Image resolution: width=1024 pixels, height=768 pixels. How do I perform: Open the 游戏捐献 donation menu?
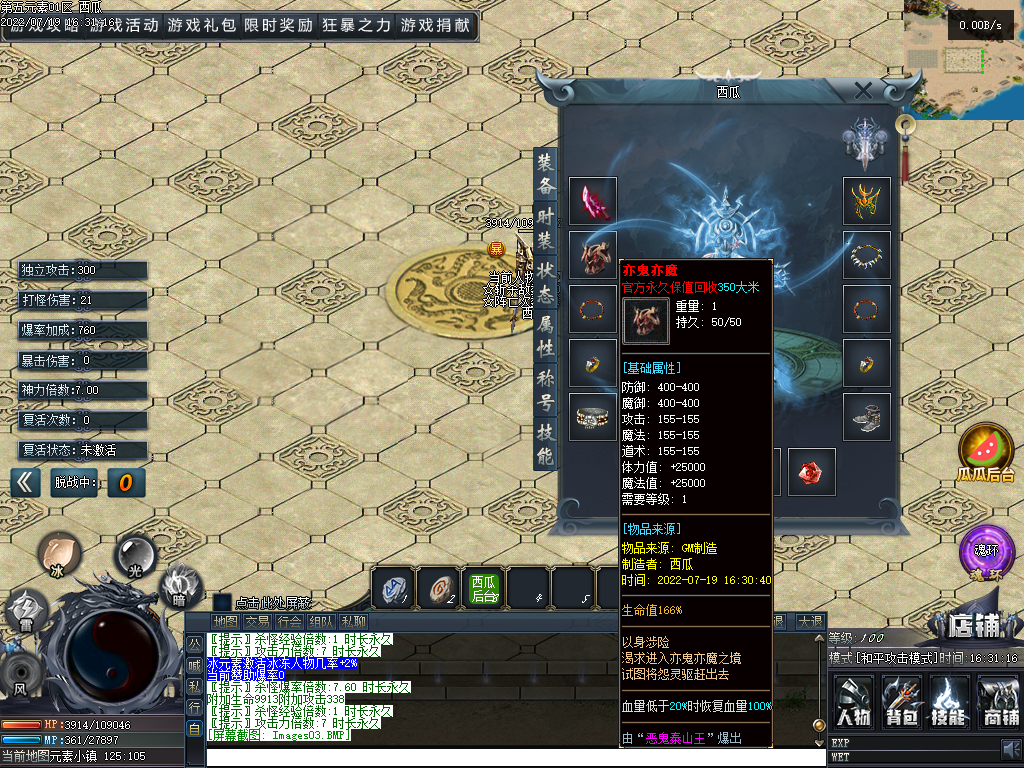coord(435,26)
